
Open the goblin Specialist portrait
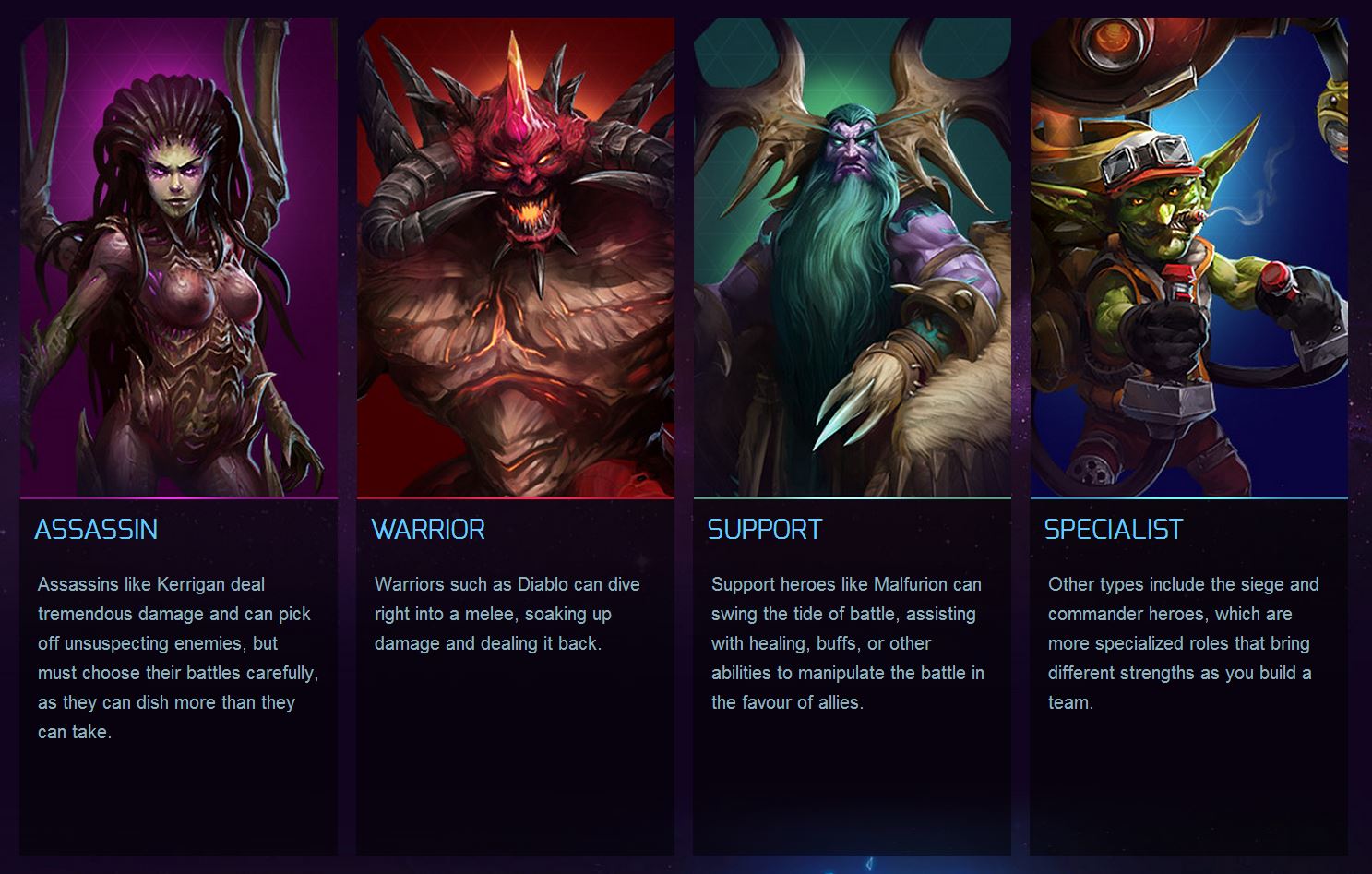tap(1188, 258)
